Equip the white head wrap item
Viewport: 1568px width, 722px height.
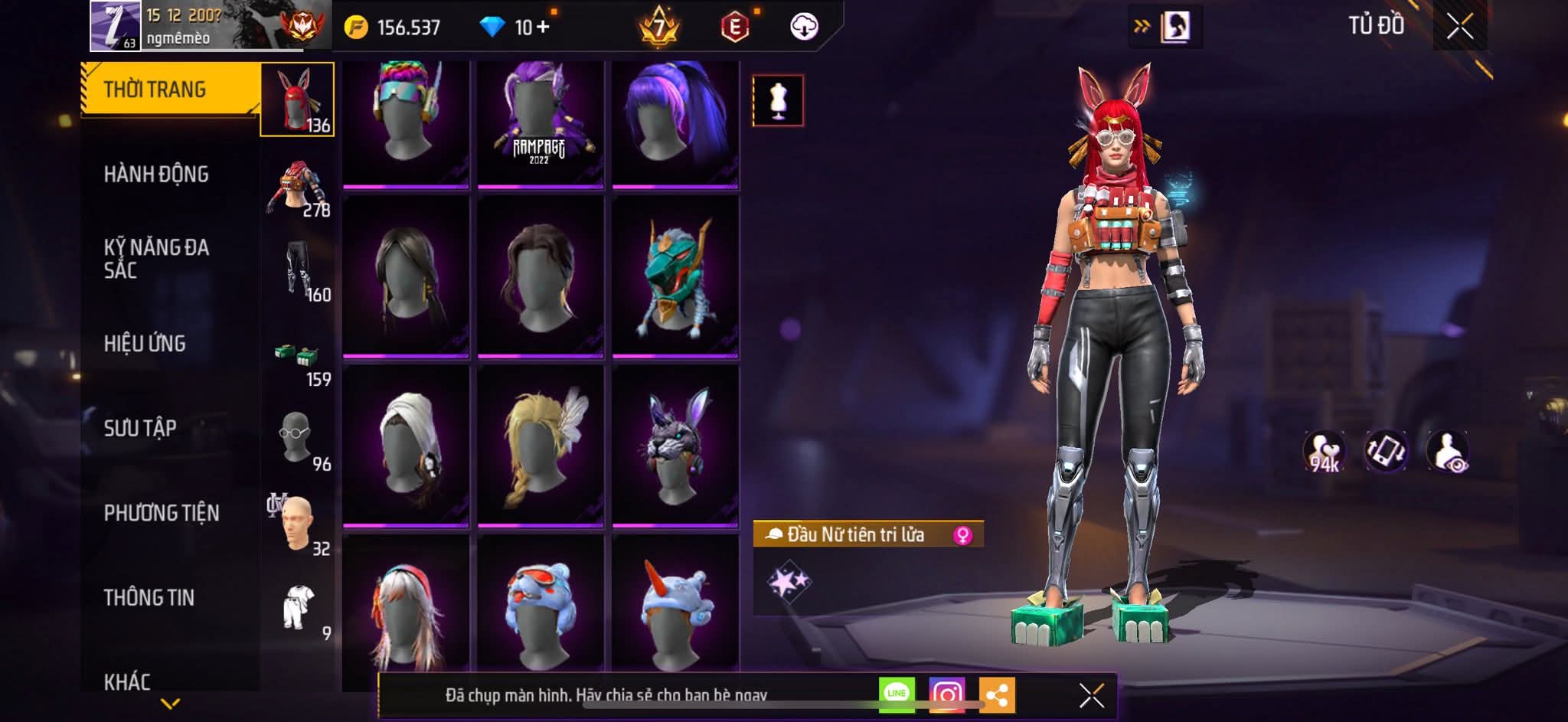[x=406, y=446]
